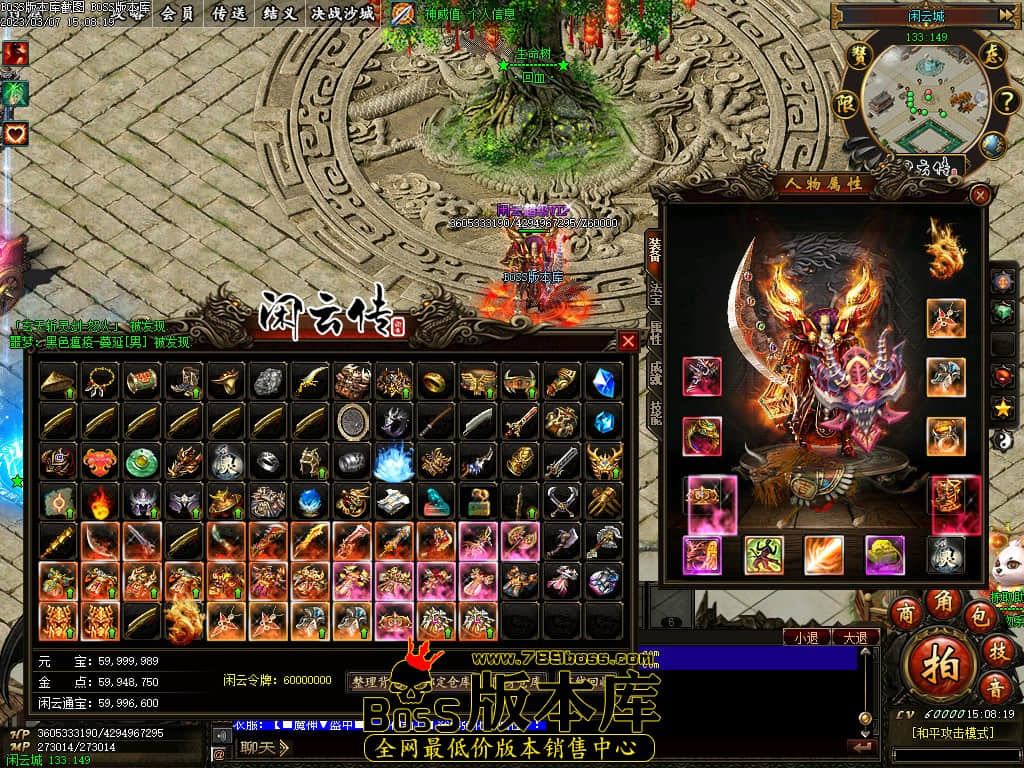The image size is (1024, 768).
Task: Open the bag with the 包 button
Action: pyautogui.click(x=980, y=616)
